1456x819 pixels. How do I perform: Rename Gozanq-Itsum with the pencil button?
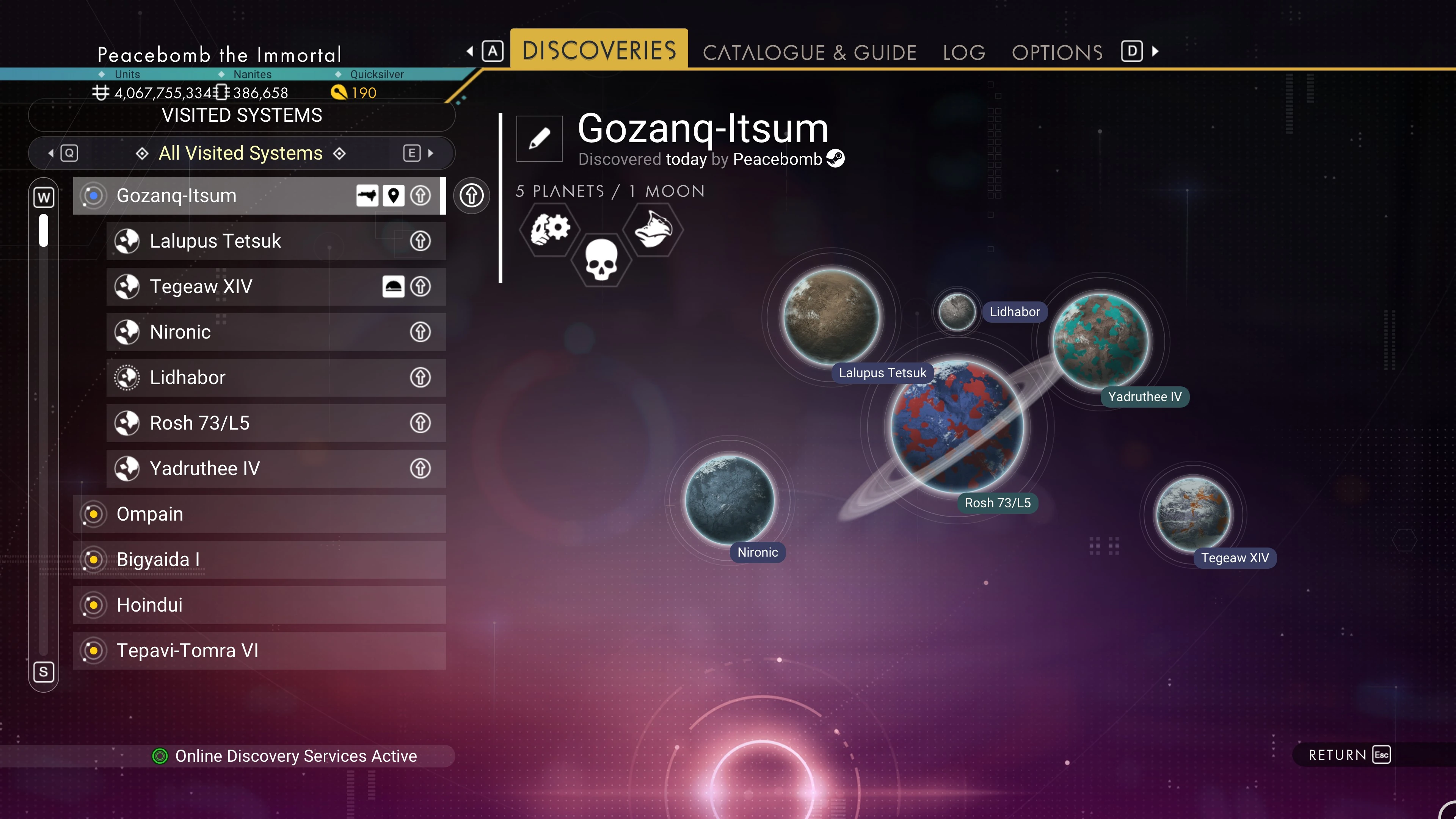(x=539, y=138)
